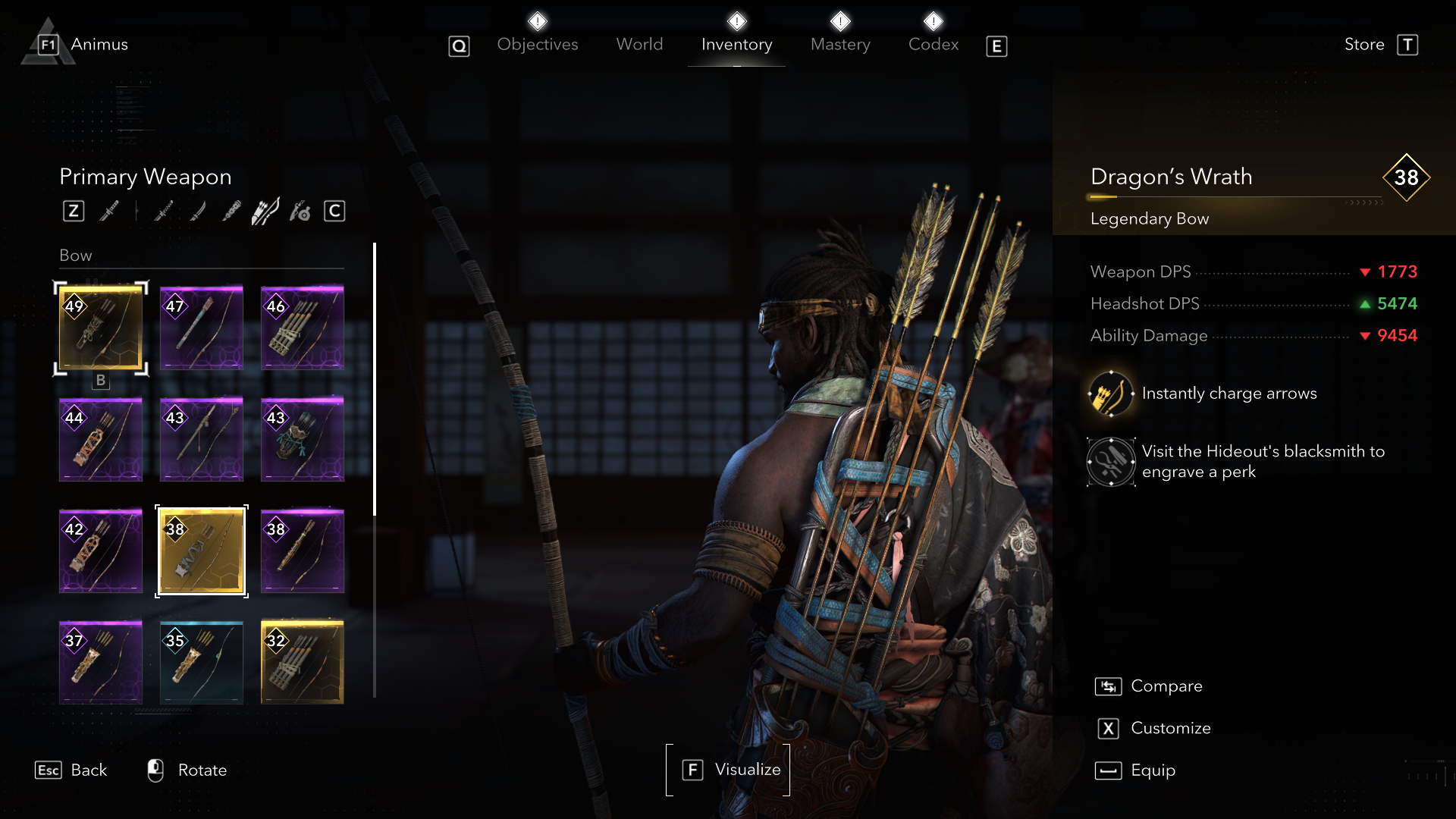Choose the level 47 bow slot
The width and height of the screenshot is (1456, 819).
(202, 328)
